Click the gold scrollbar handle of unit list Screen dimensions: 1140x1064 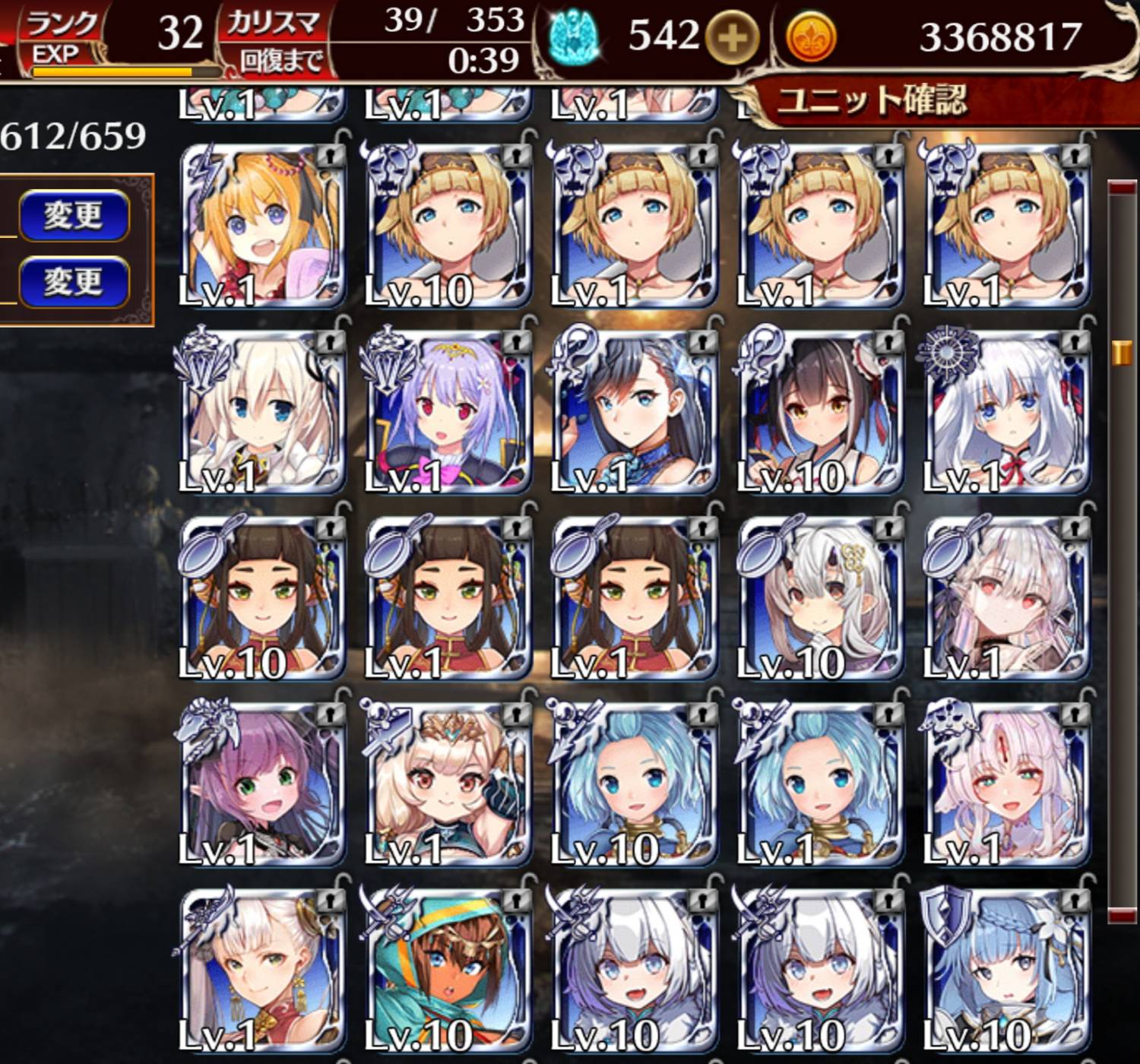point(1122,353)
